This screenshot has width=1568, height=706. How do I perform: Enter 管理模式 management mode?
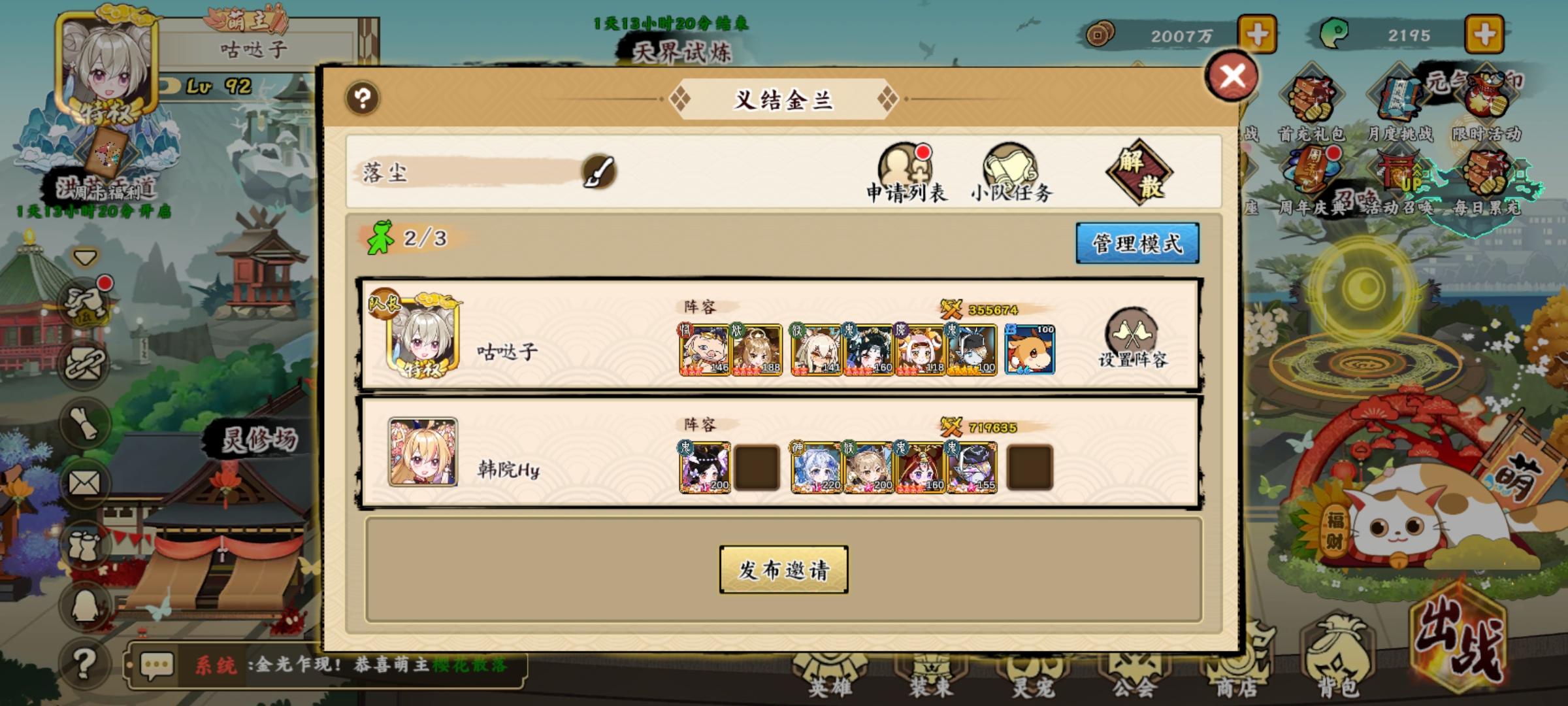point(1137,242)
